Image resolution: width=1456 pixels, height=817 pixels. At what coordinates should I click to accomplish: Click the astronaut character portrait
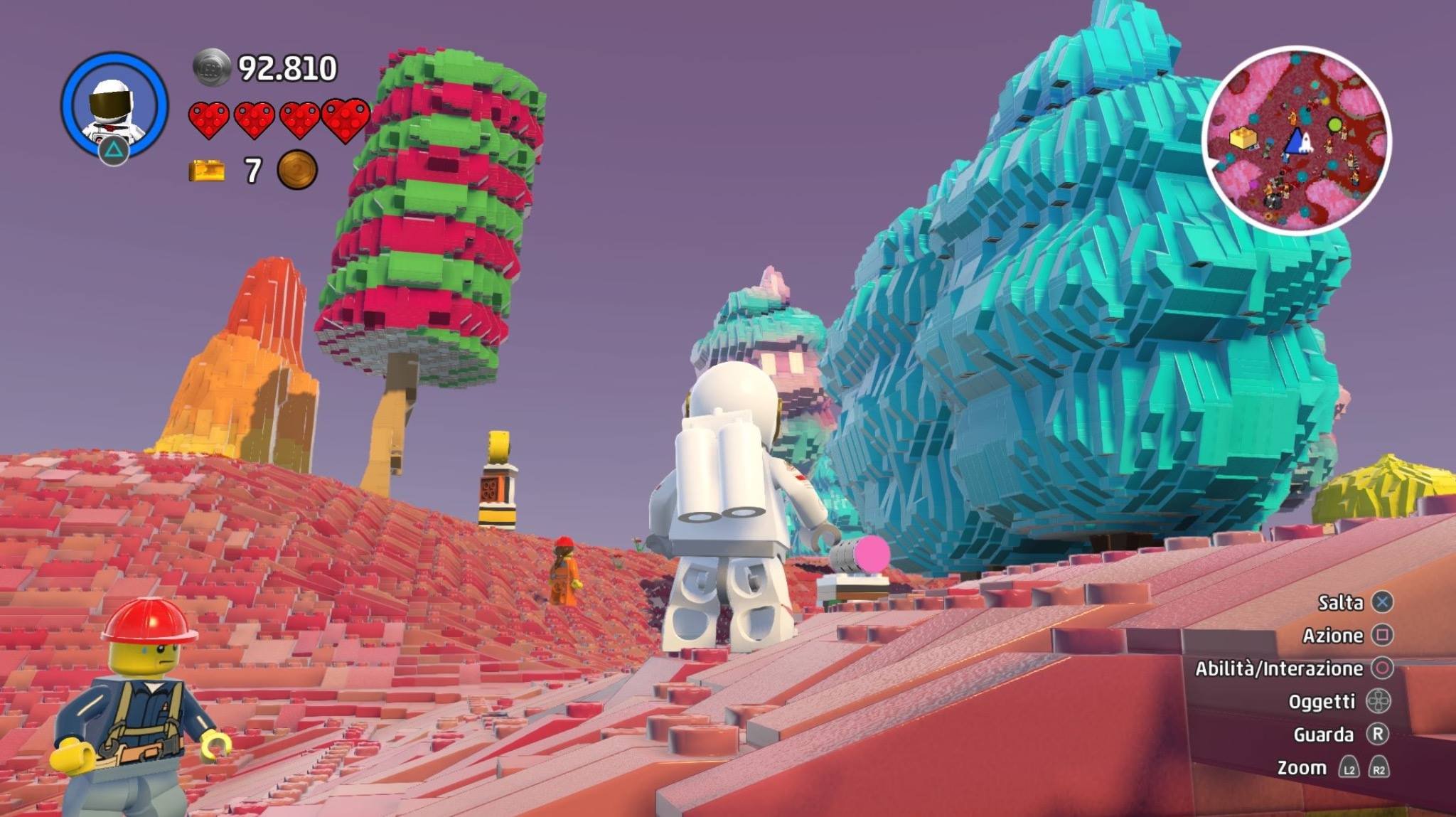coord(114,105)
